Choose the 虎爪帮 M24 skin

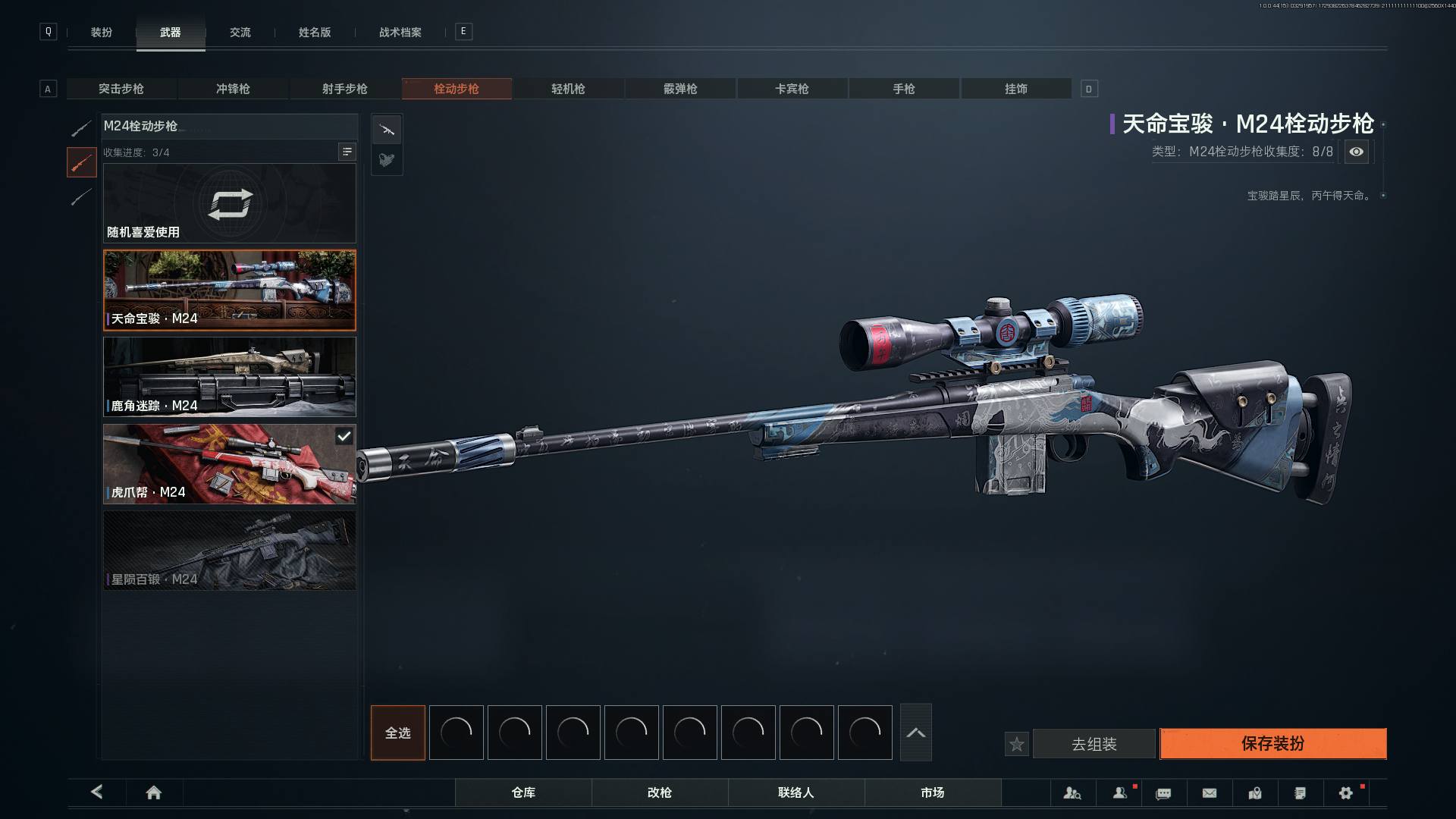click(x=229, y=463)
